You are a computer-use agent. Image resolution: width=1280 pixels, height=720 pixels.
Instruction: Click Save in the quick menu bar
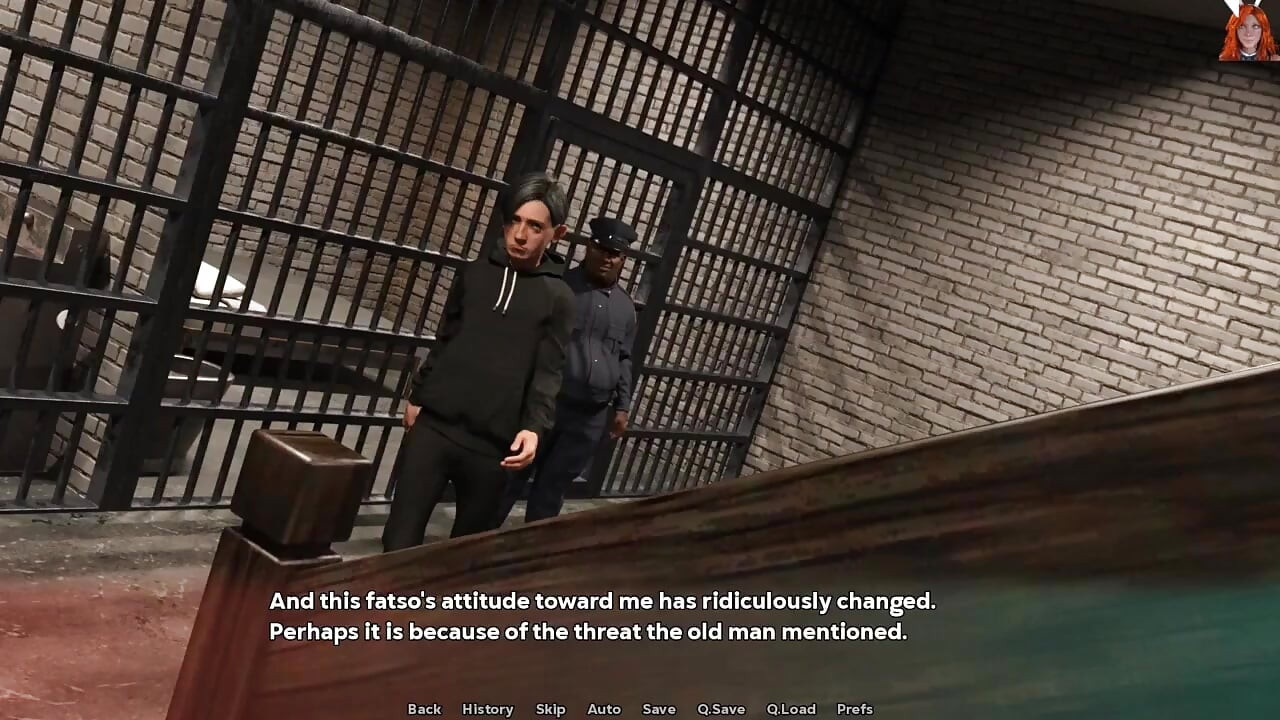[x=659, y=709]
